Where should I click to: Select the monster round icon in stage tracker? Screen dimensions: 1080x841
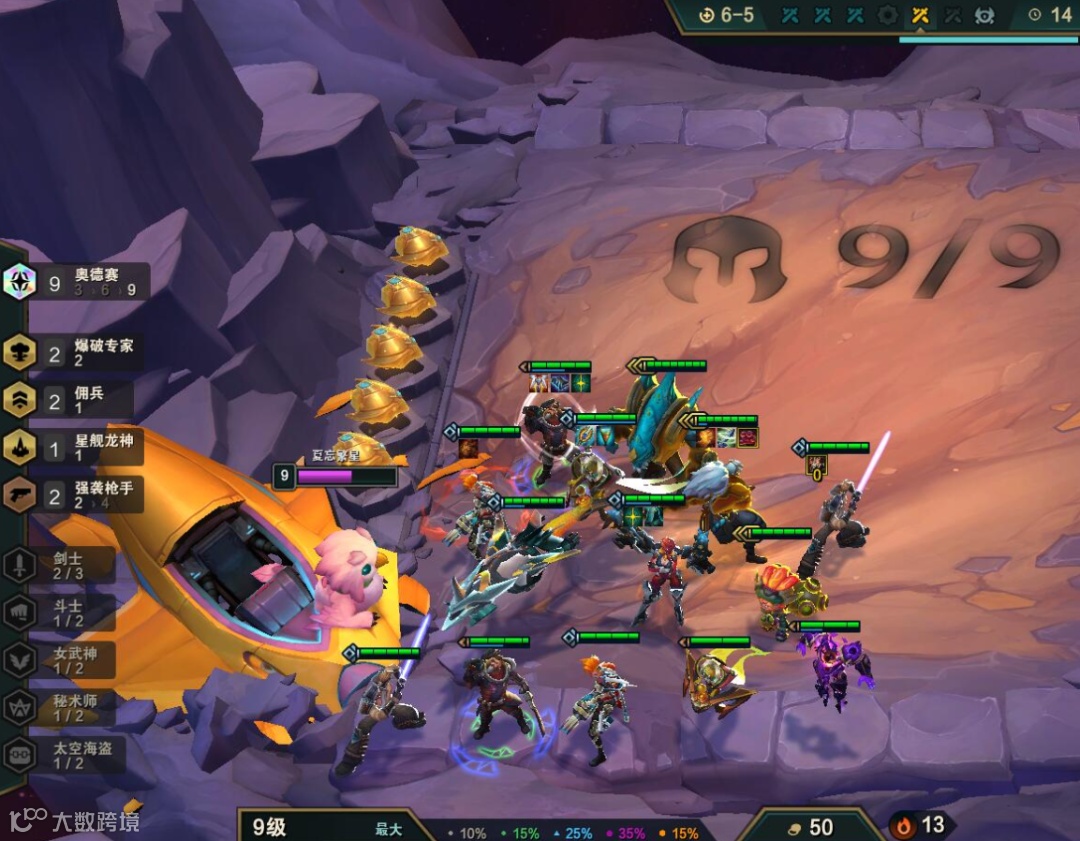(x=984, y=15)
